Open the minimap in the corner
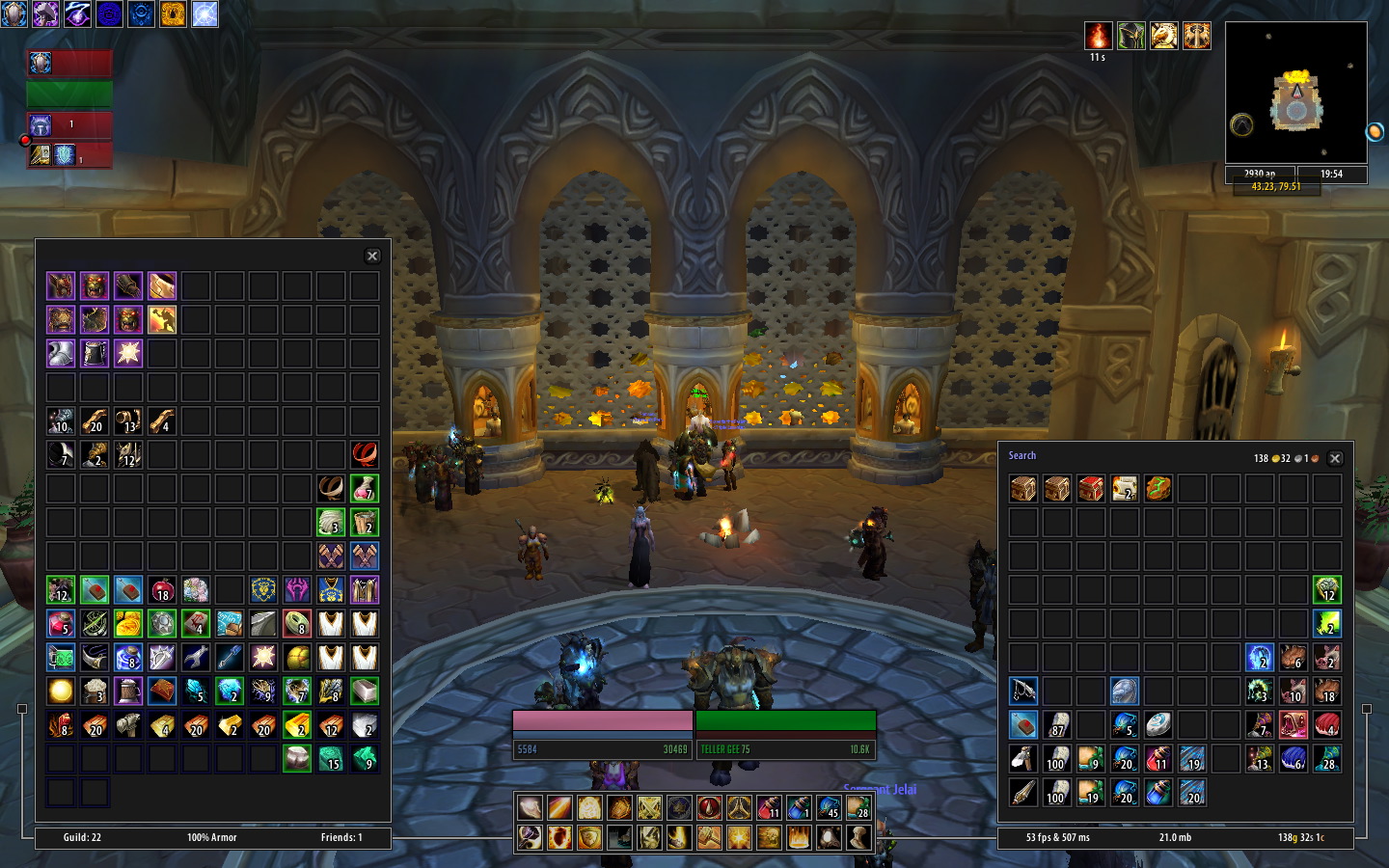Viewport: 1389px width, 868px height. click(x=1295, y=94)
